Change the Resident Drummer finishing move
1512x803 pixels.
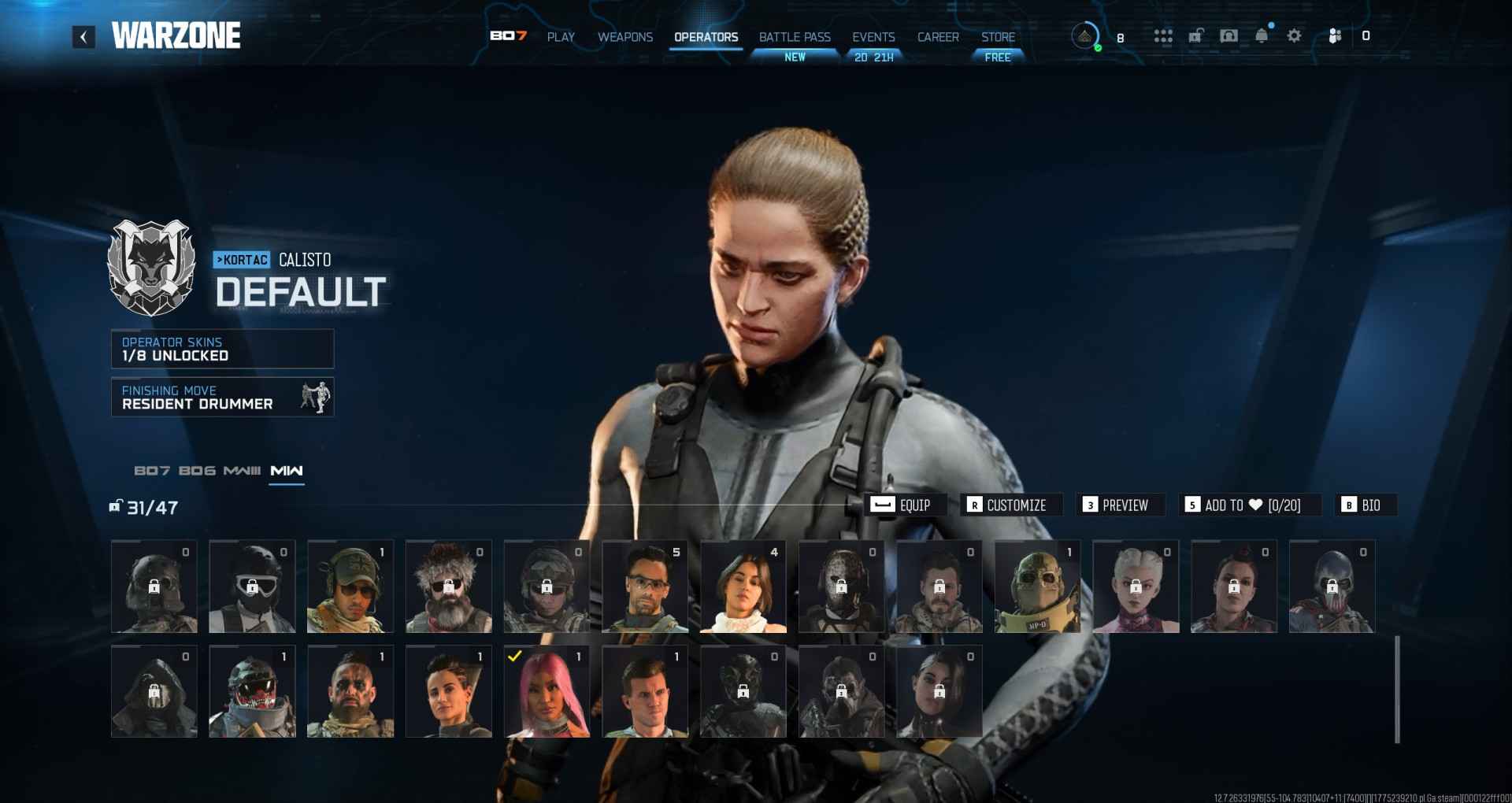pyautogui.click(x=222, y=397)
